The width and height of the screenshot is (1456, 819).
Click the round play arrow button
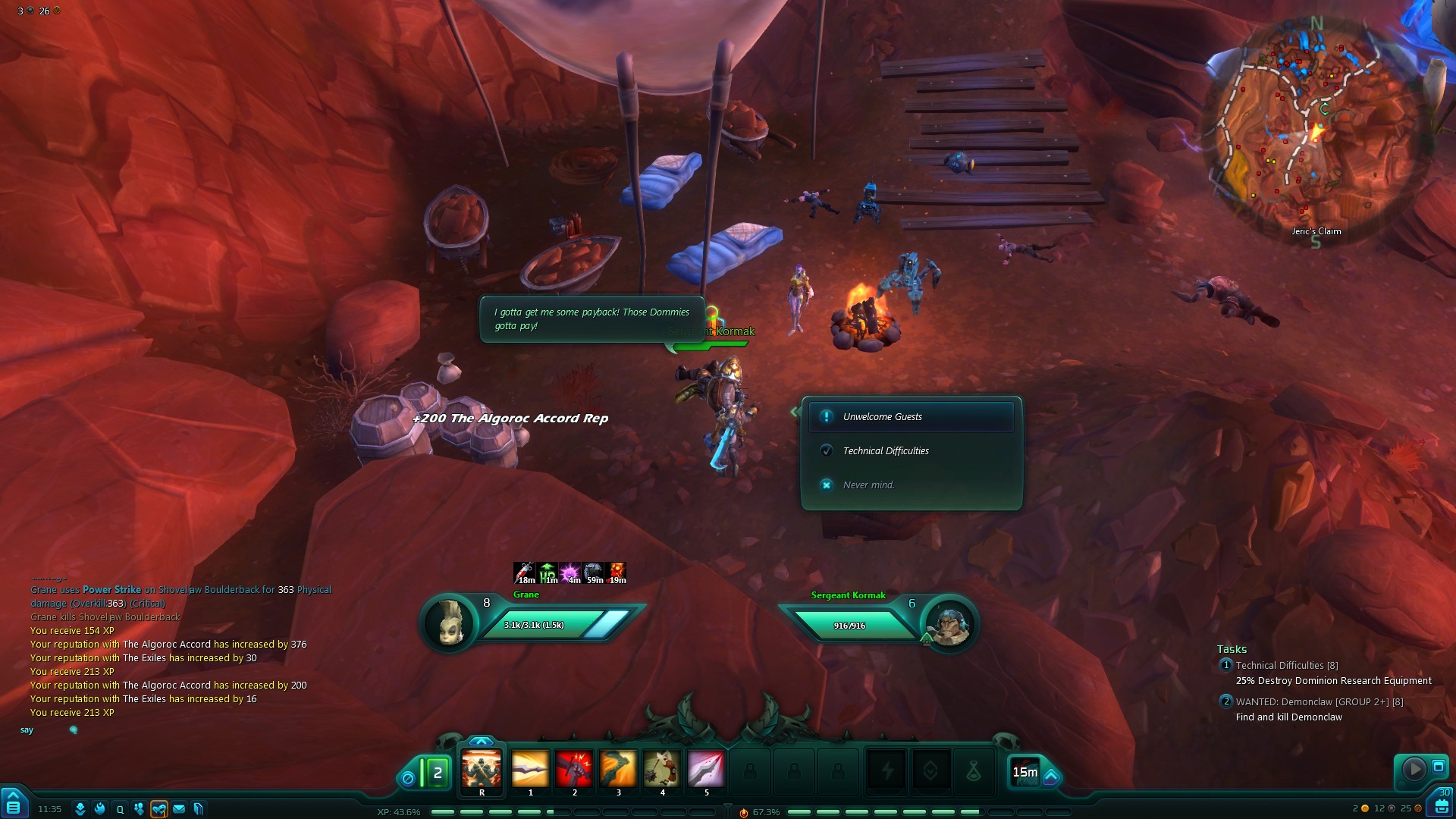click(x=1414, y=769)
